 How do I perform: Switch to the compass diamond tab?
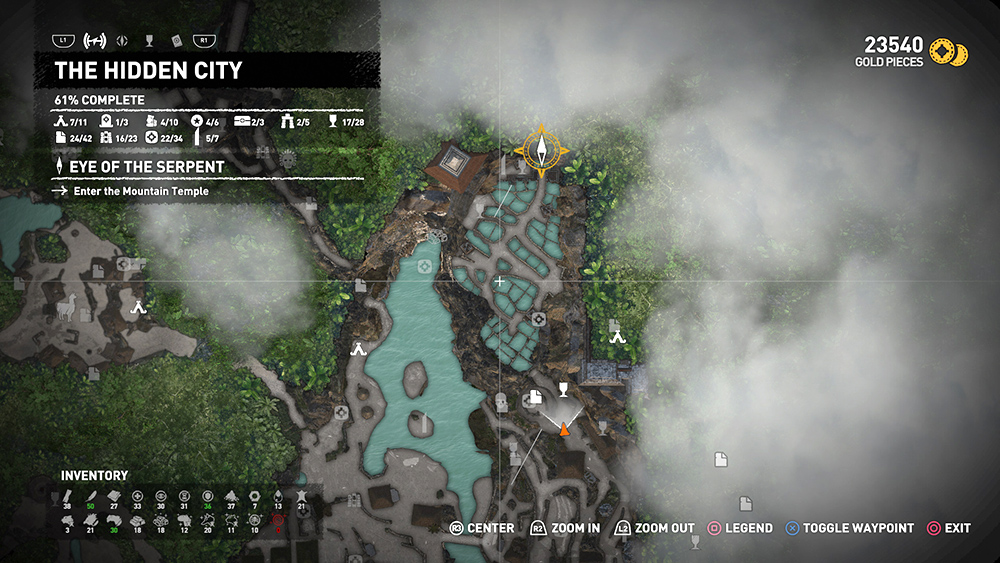122,41
